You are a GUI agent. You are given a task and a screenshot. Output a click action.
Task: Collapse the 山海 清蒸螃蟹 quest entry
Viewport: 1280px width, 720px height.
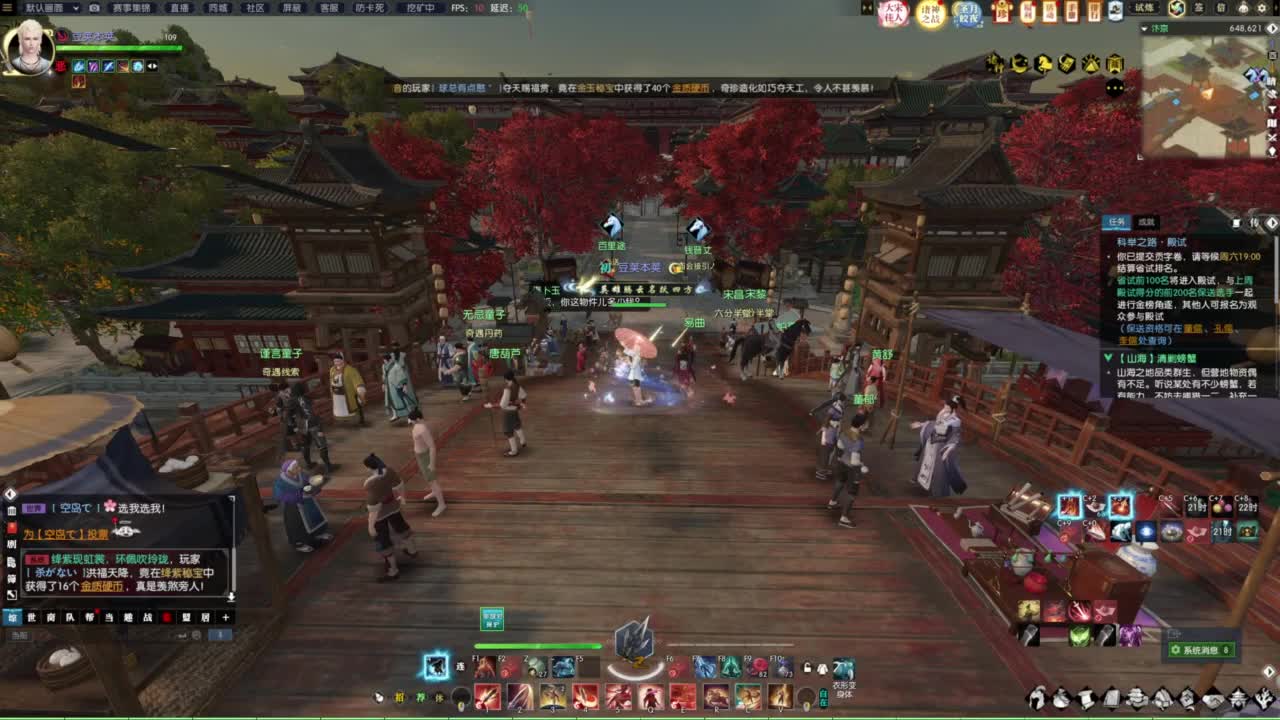pos(1108,357)
